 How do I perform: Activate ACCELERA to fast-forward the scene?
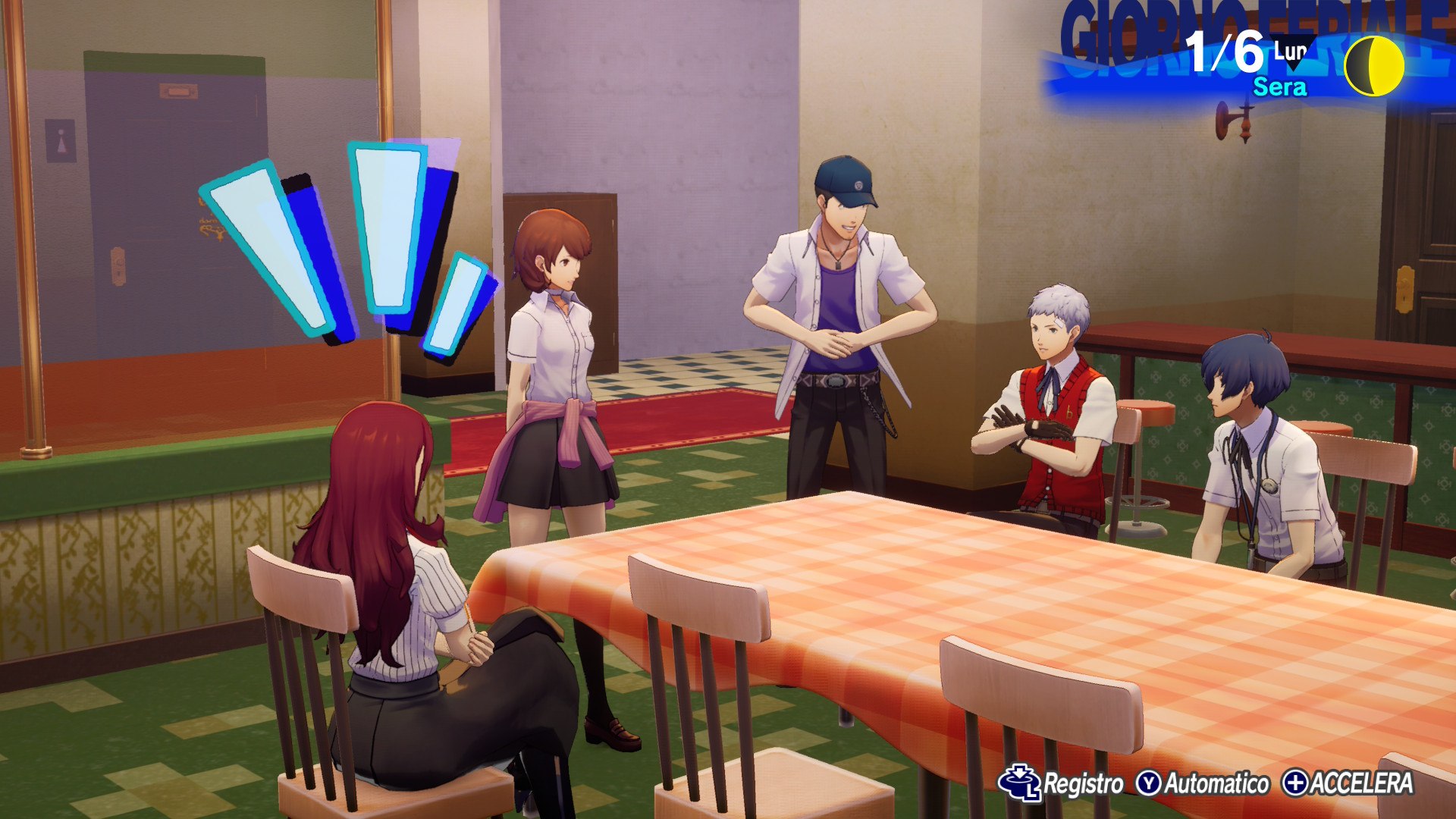point(1348,784)
